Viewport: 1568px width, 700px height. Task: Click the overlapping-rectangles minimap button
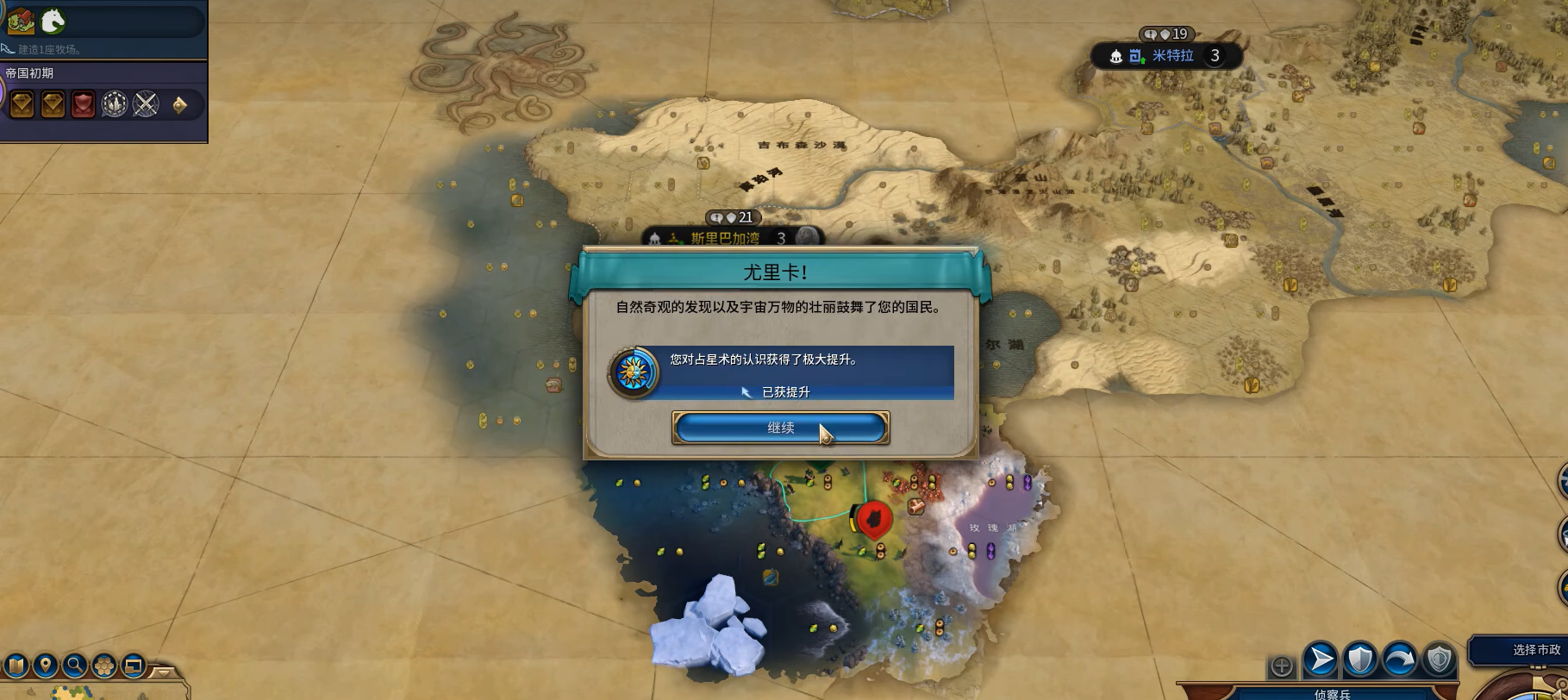(x=134, y=666)
